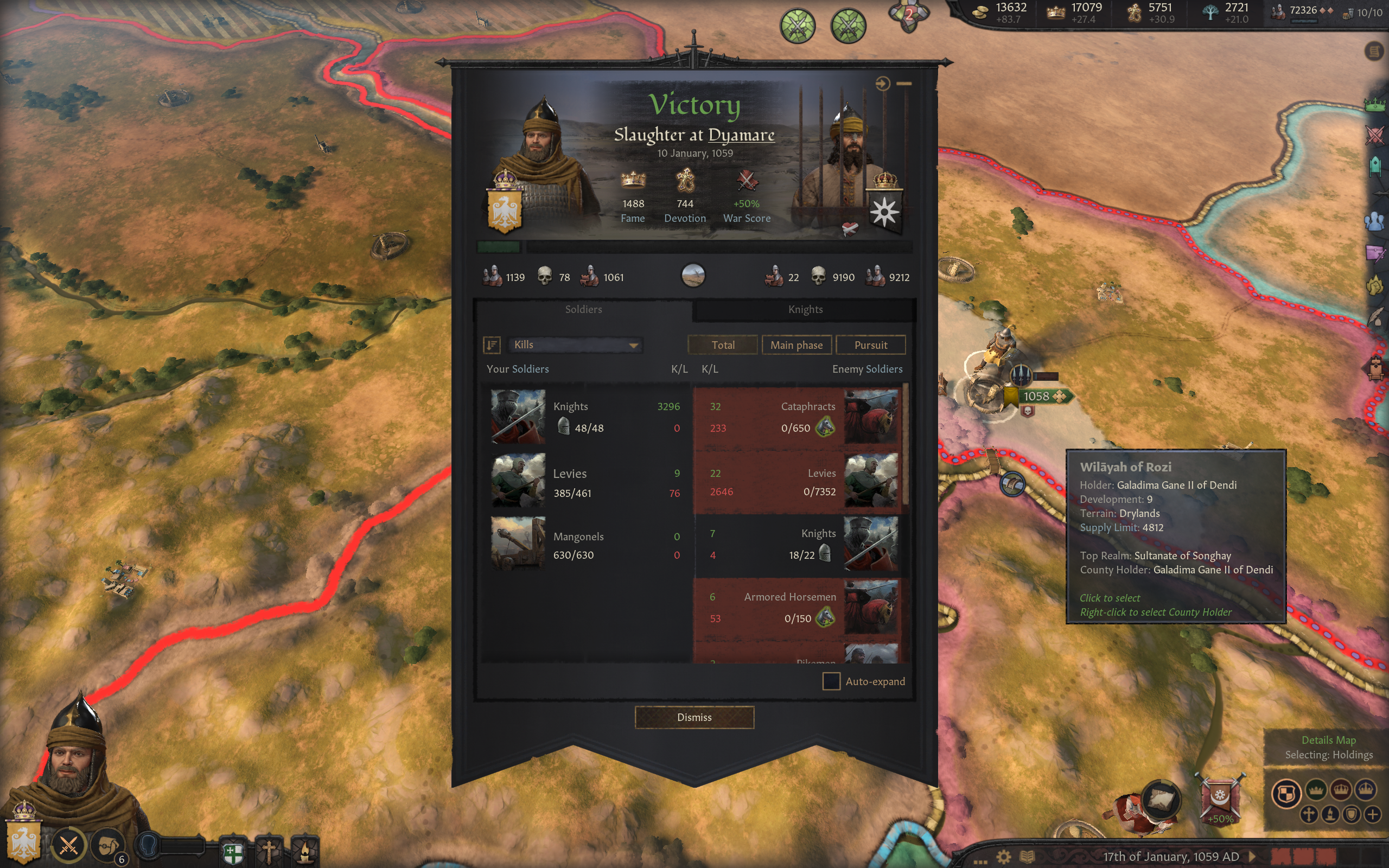Open the military crossed-swords menu
Image resolution: width=1389 pixels, height=868 pixels.
click(69, 845)
